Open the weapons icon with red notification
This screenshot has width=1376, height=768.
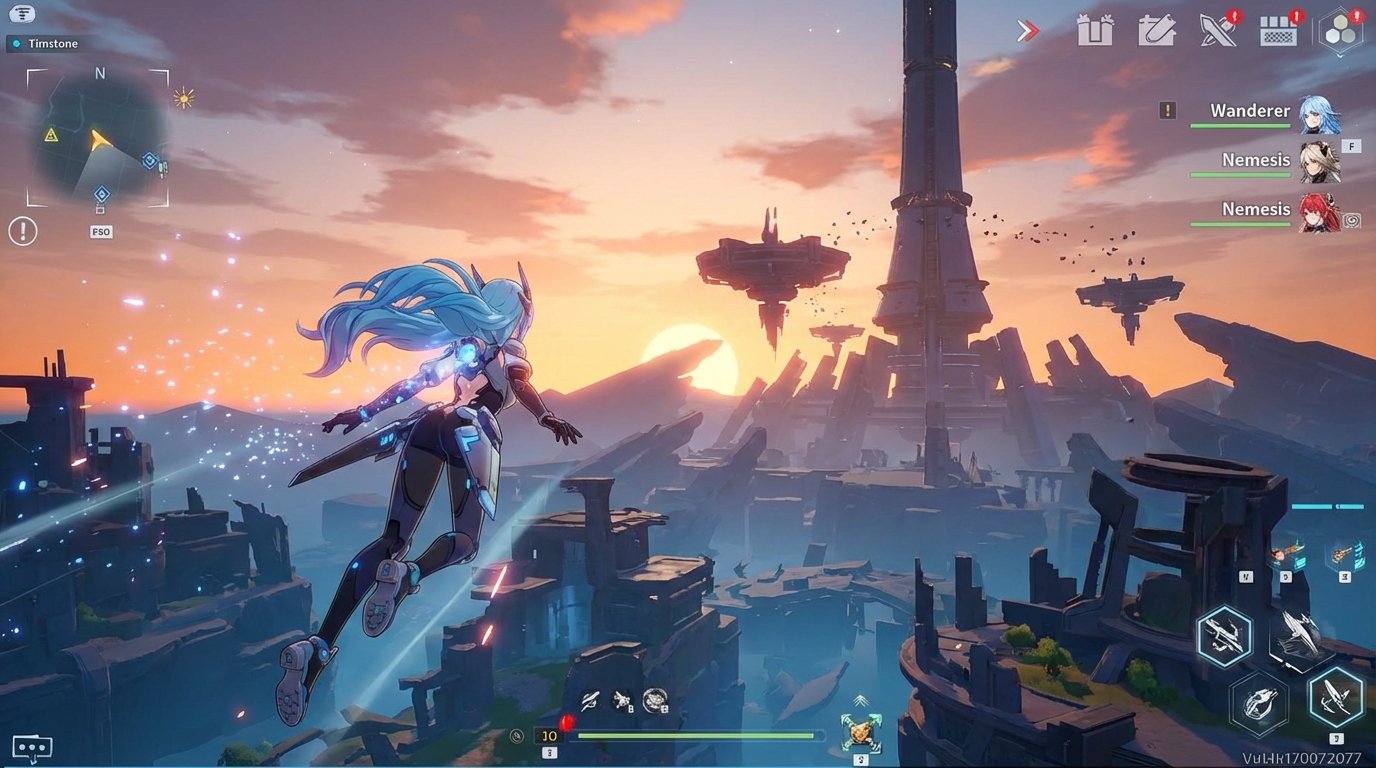(x=1220, y=30)
